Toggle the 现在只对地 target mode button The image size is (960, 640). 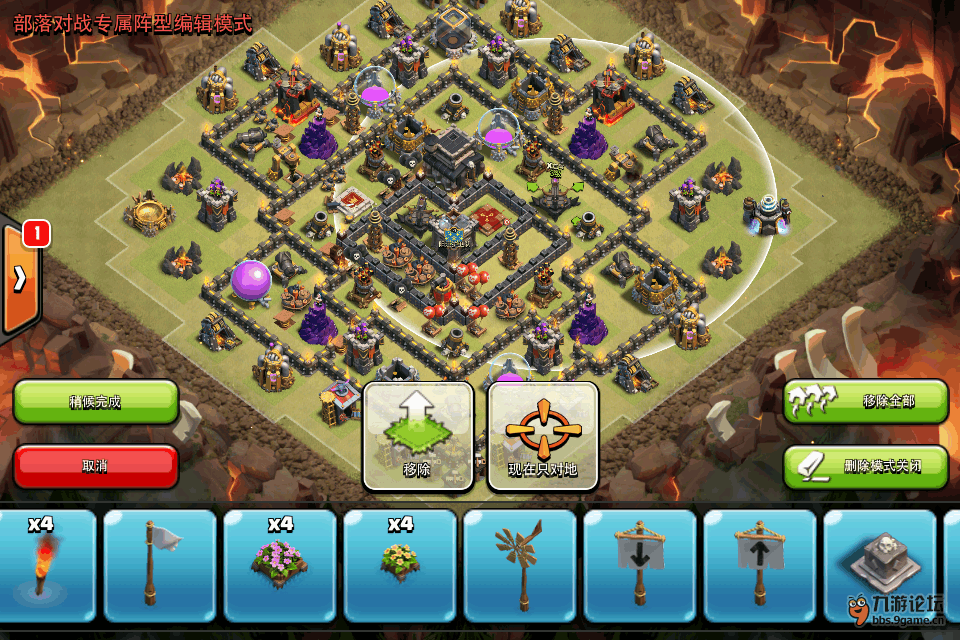coord(543,436)
